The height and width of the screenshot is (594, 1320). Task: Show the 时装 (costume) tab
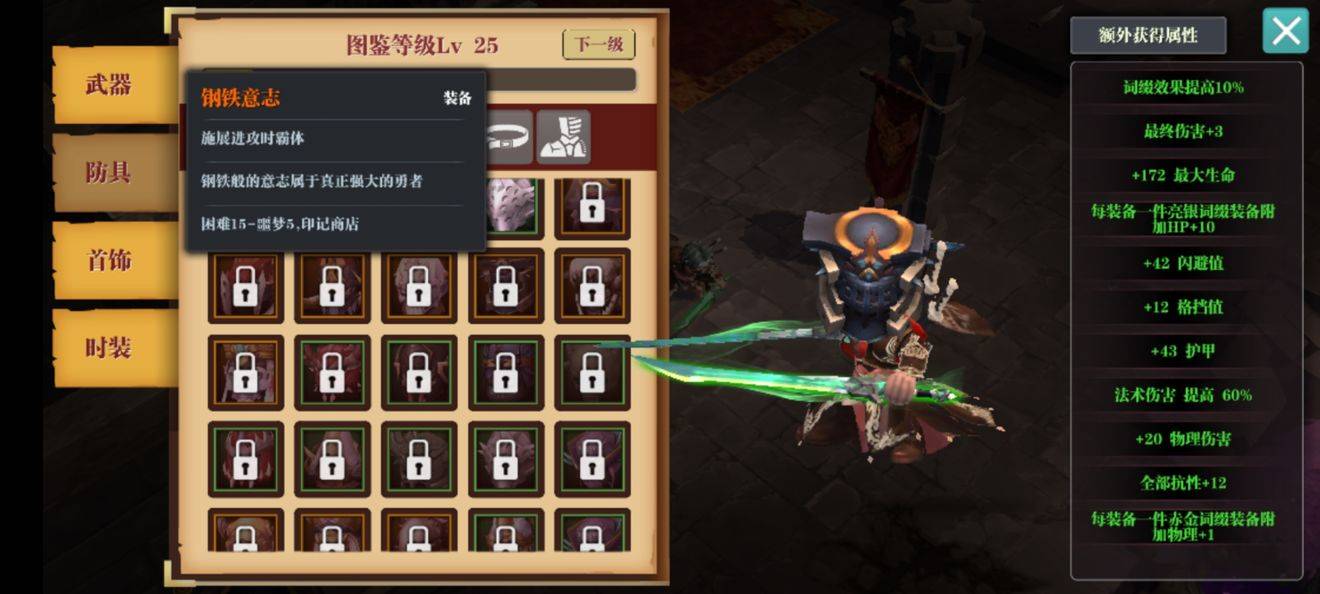[109, 348]
